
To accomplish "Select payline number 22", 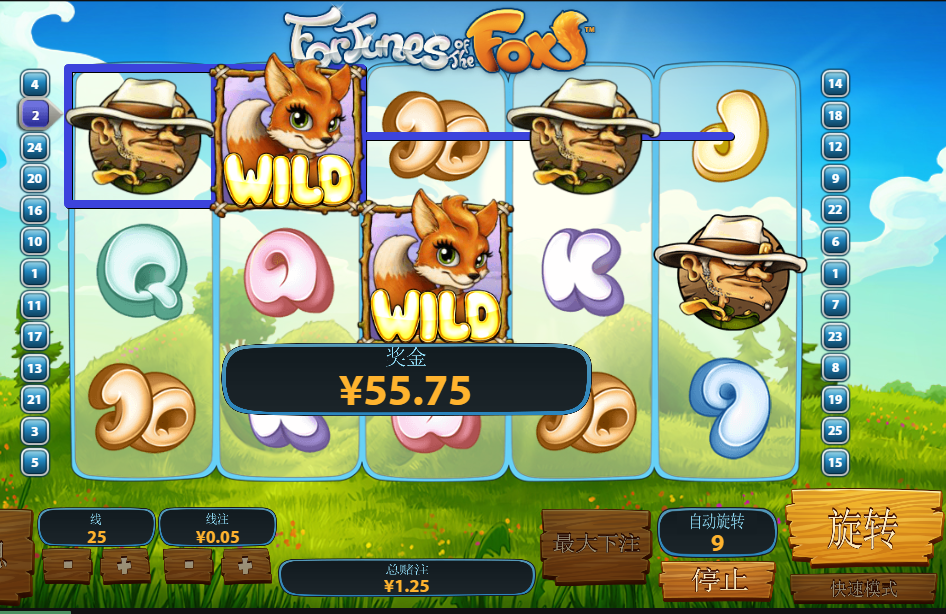I will coord(835,210).
